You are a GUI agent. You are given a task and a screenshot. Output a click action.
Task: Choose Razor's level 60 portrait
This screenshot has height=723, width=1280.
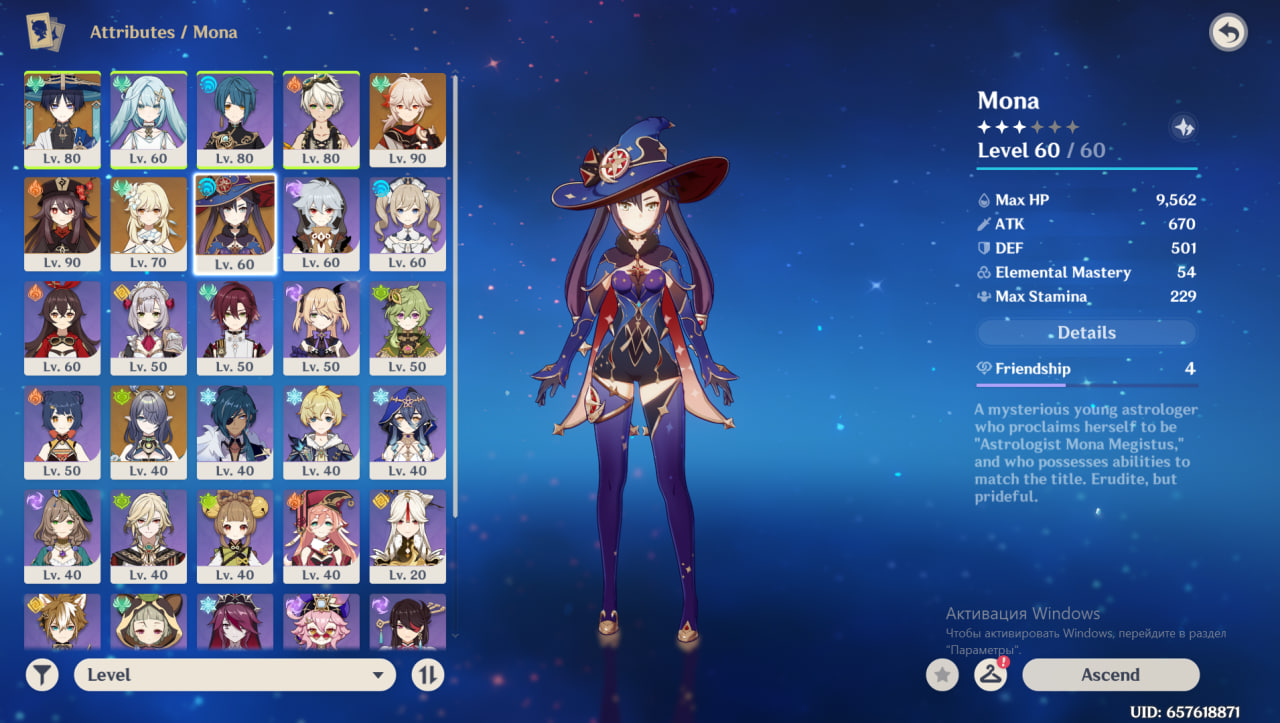click(321, 223)
